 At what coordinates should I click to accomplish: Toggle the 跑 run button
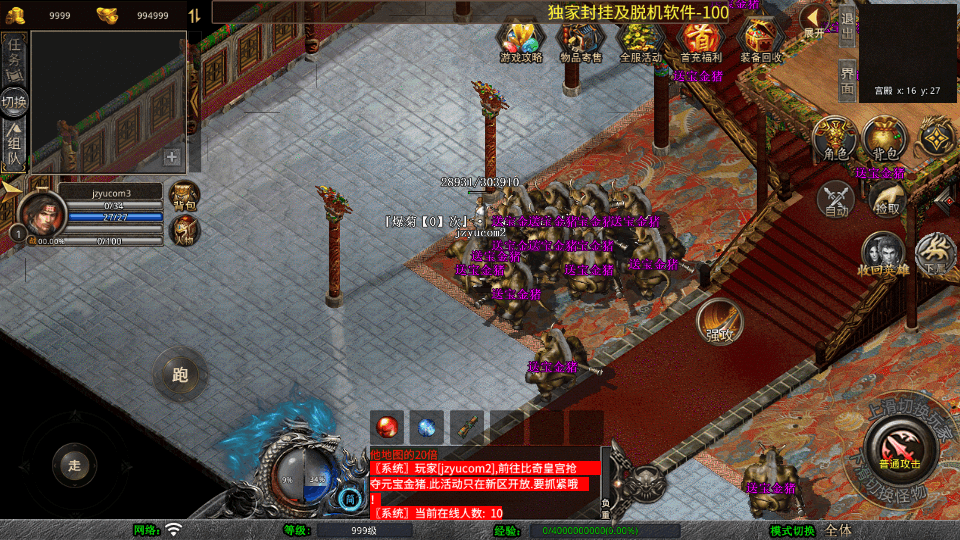(180, 375)
